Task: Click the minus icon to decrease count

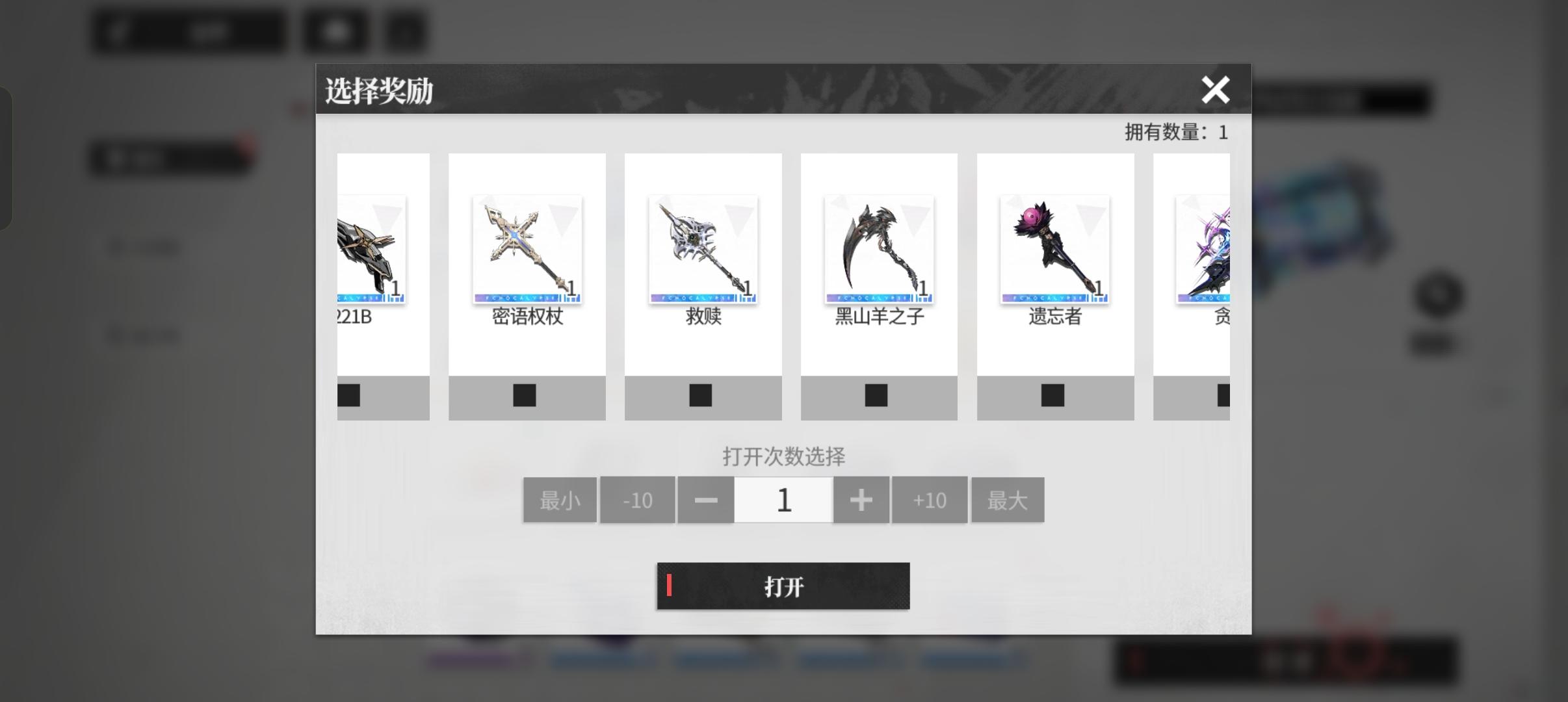Action: (705, 499)
